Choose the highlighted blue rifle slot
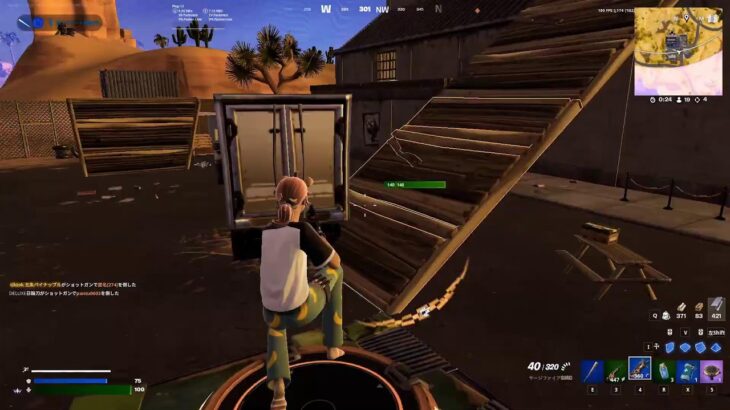 (x=640, y=369)
